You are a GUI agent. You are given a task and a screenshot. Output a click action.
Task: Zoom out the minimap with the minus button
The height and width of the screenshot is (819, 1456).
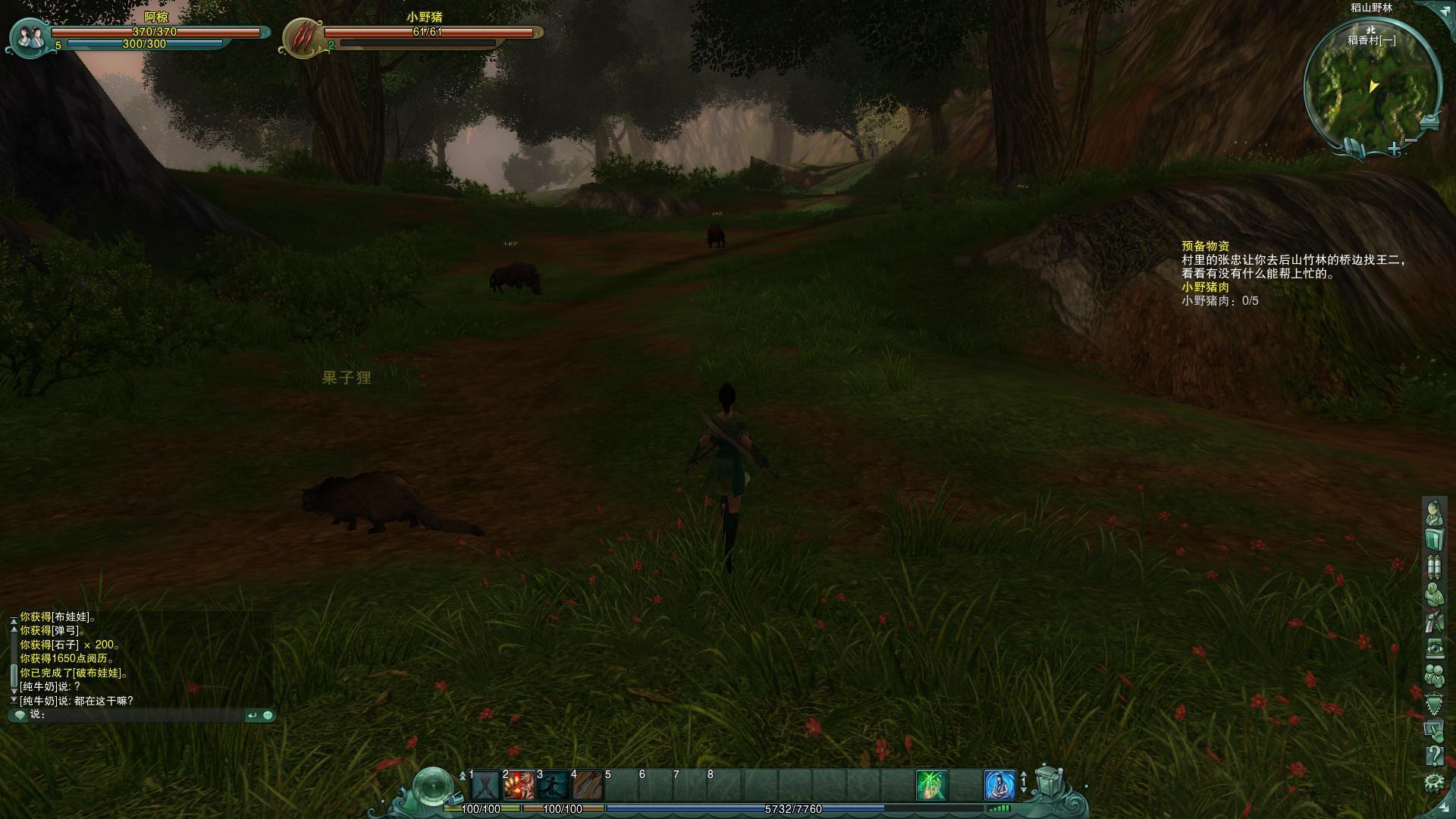[1411, 140]
